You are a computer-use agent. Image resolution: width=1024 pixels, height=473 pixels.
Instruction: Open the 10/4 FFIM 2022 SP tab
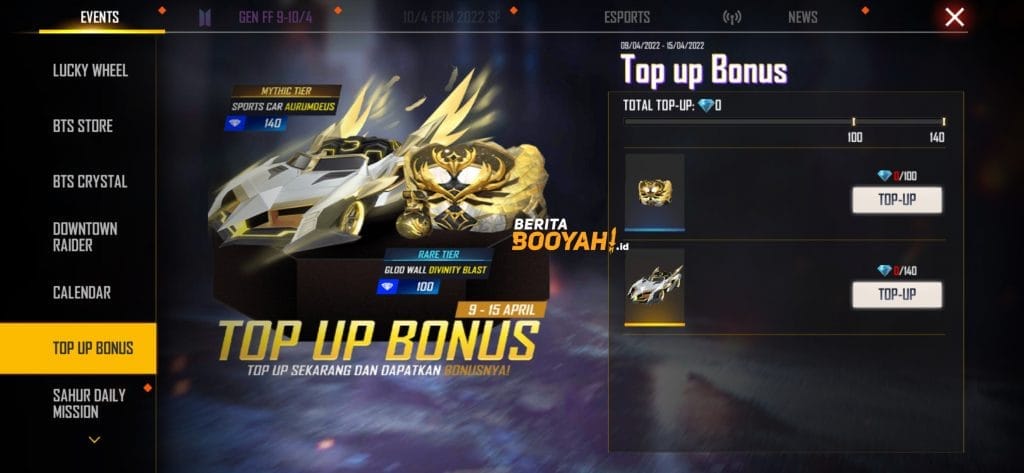[x=451, y=17]
